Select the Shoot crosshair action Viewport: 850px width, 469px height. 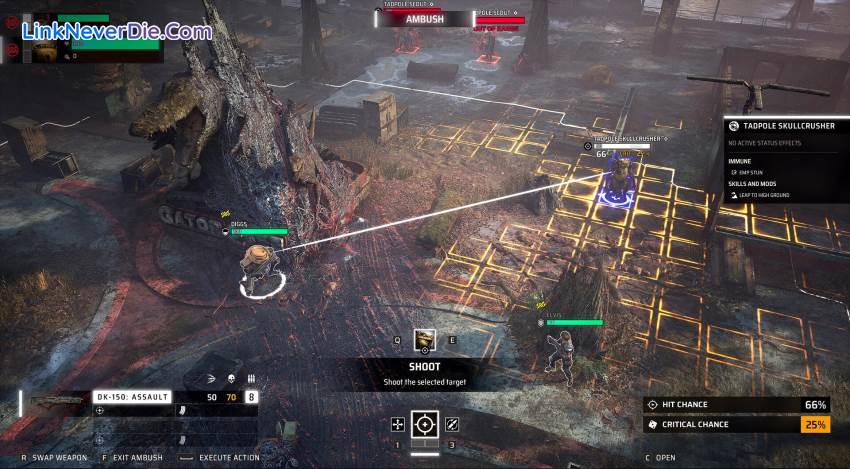[x=425, y=425]
